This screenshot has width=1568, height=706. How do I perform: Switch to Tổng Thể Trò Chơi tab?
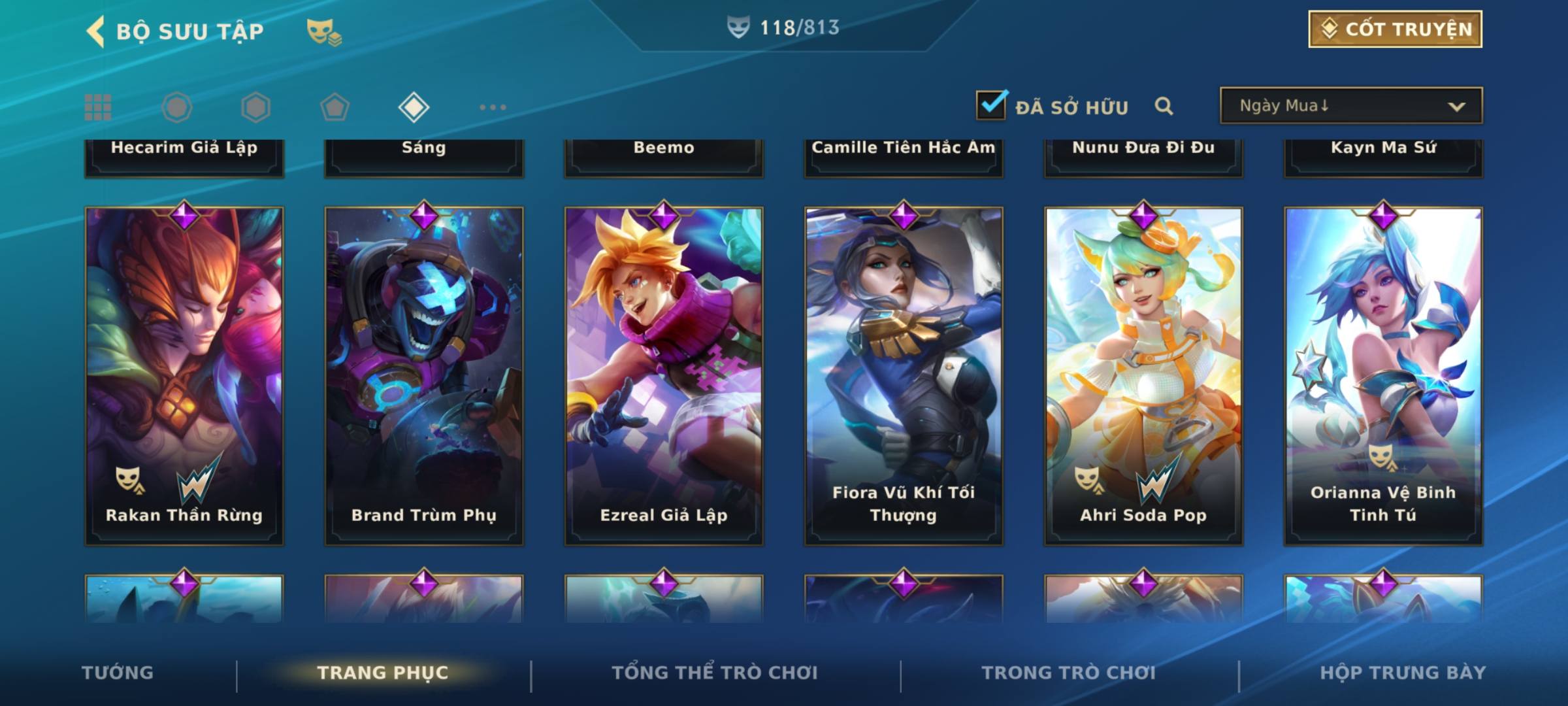[x=714, y=673]
